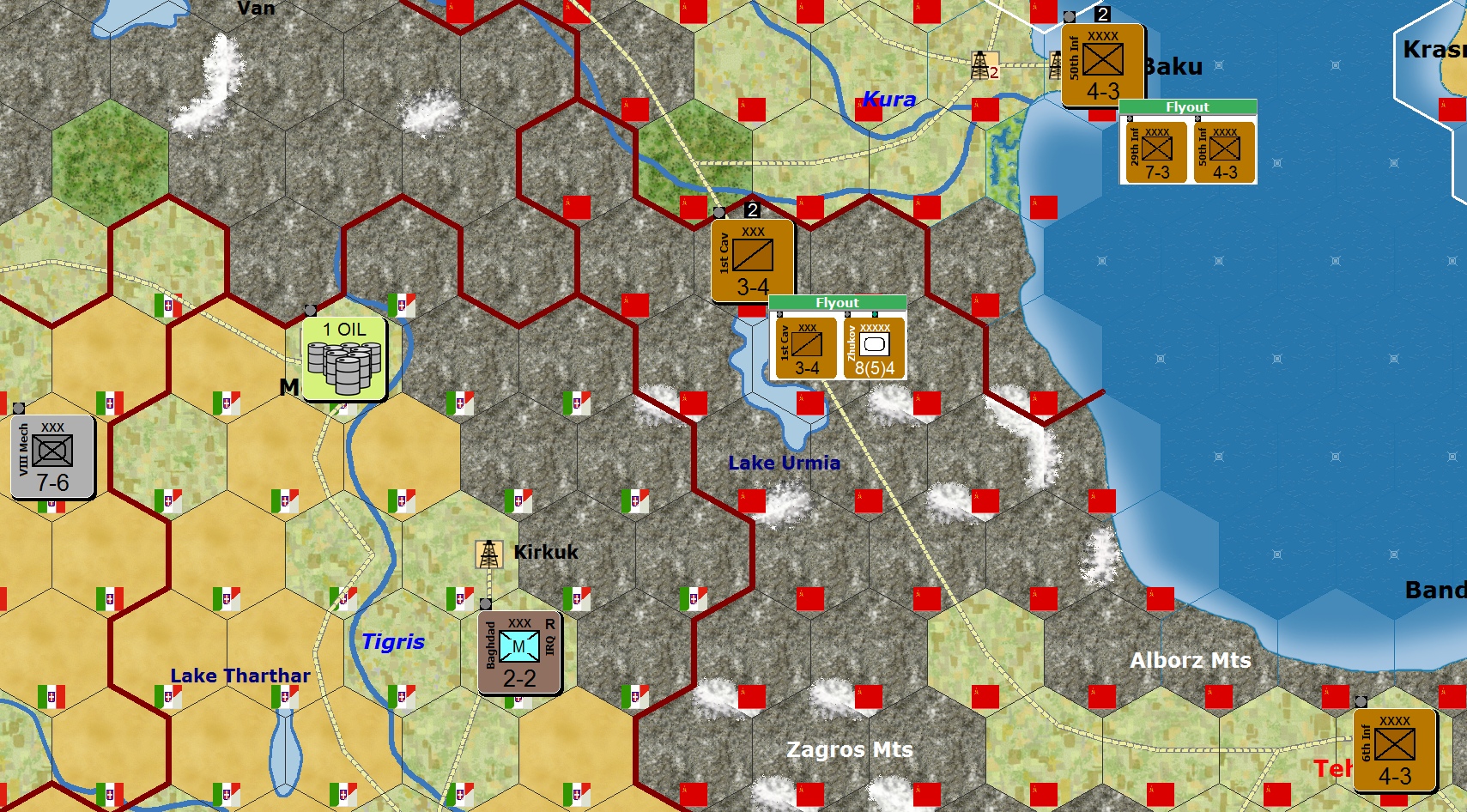Screen dimensions: 1467x812
Task: Click the Flyout title bar above the Zhukov counter
Action: (838, 302)
